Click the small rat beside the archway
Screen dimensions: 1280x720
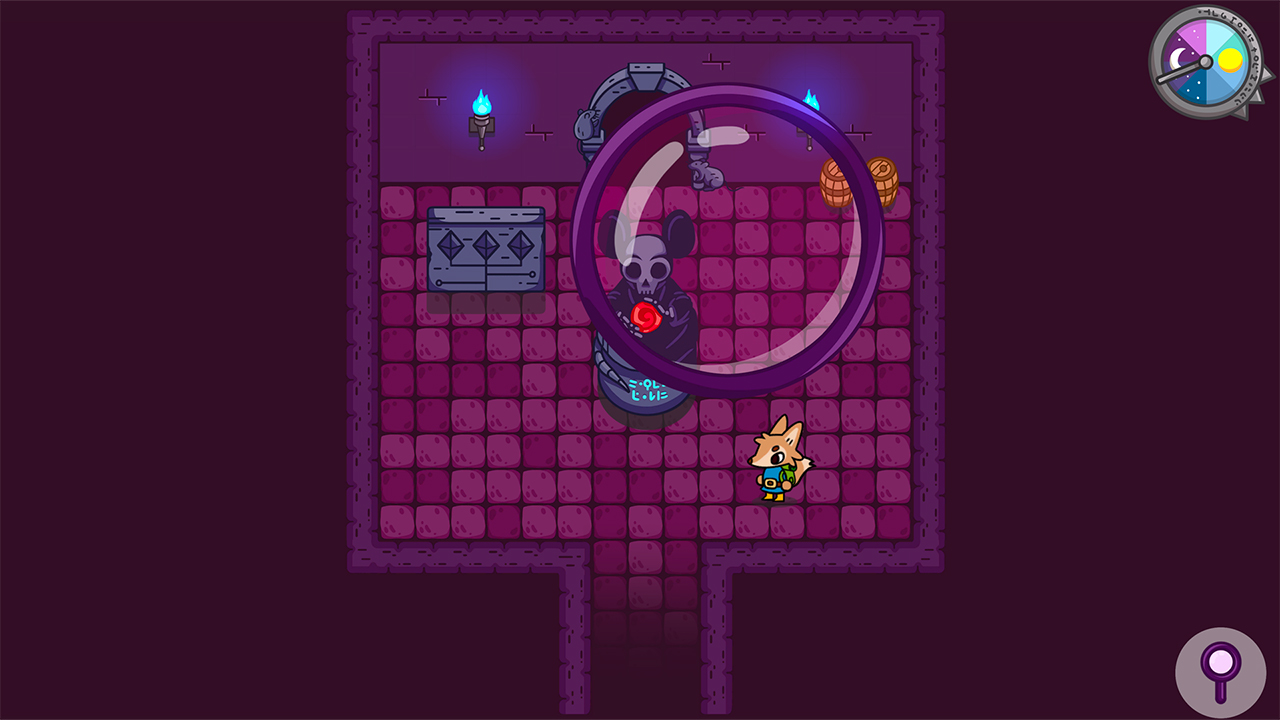tap(584, 123)
